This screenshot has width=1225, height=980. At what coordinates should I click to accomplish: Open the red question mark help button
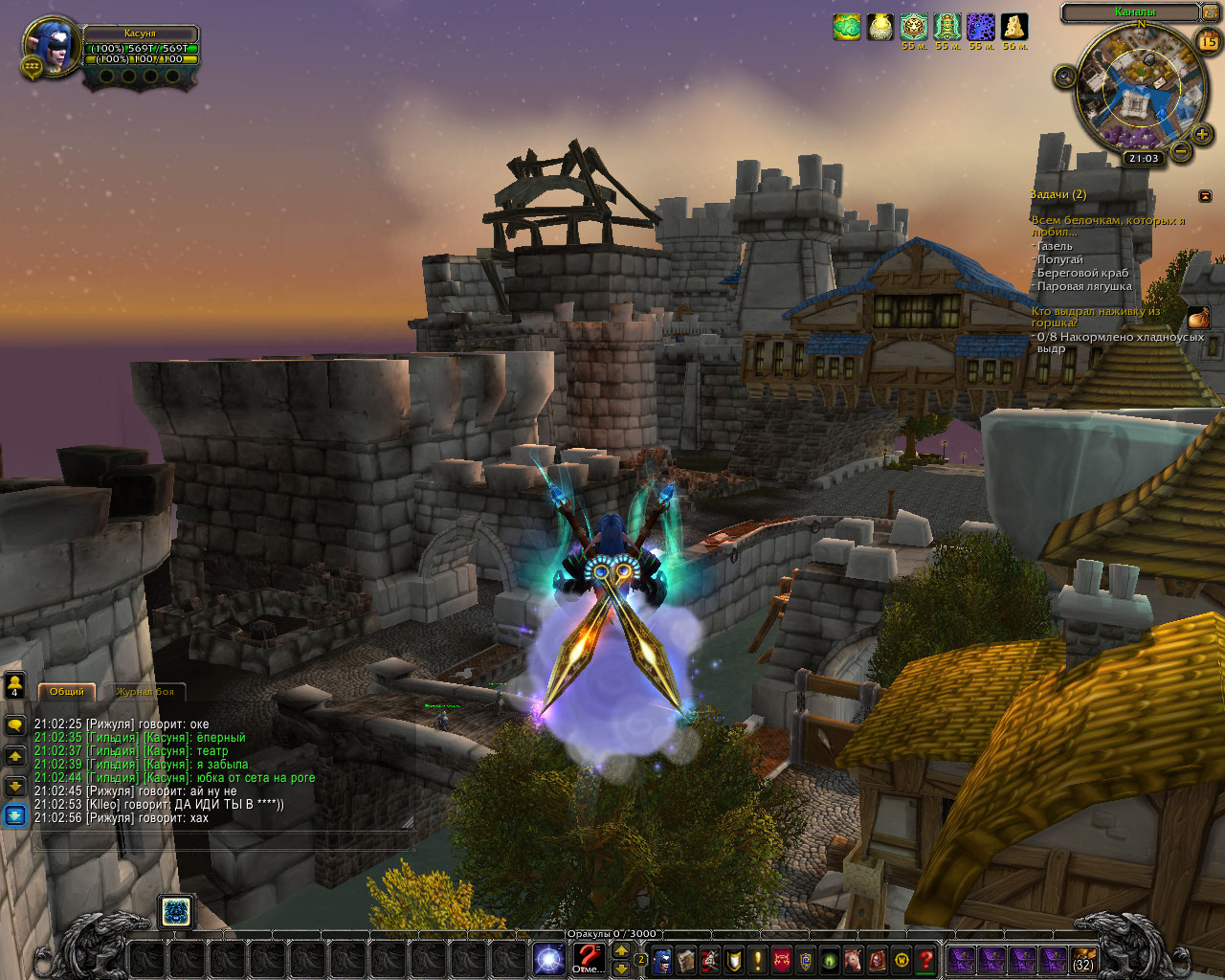925,959
